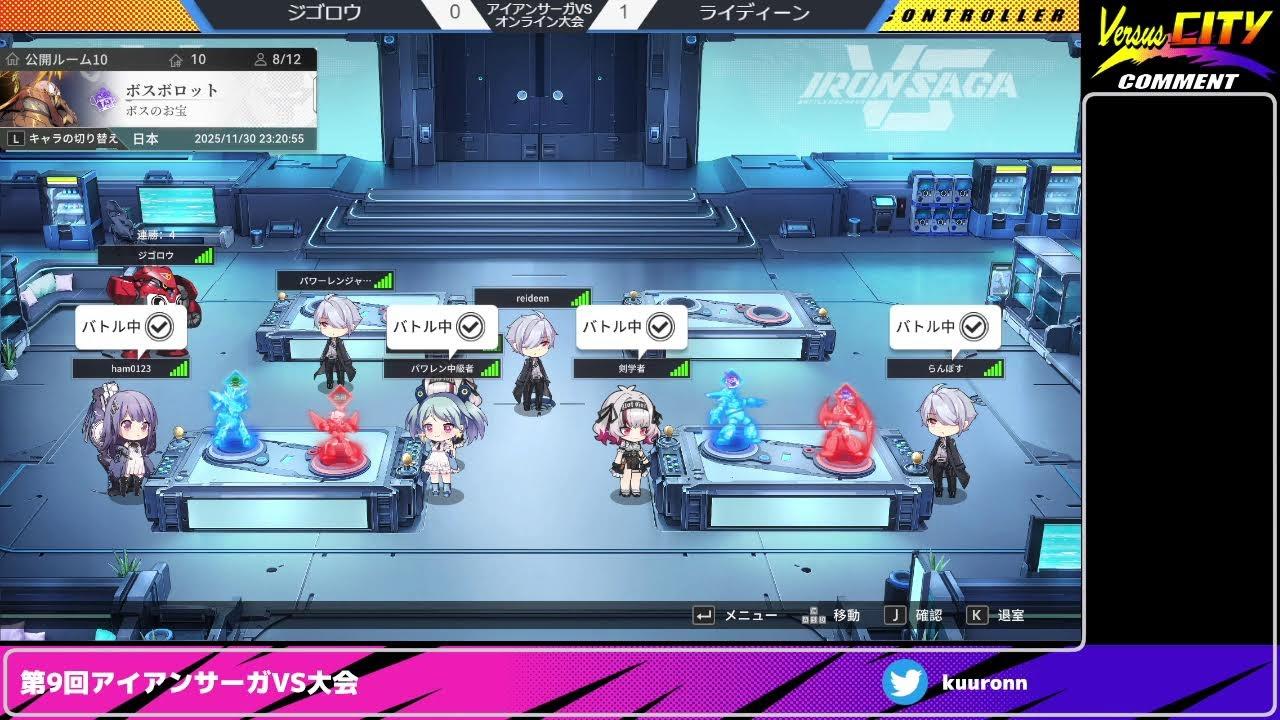Screen dimensions: 1280x720
Task: Click the home icon beside 公開ルーム10
Action: point(13,60)
